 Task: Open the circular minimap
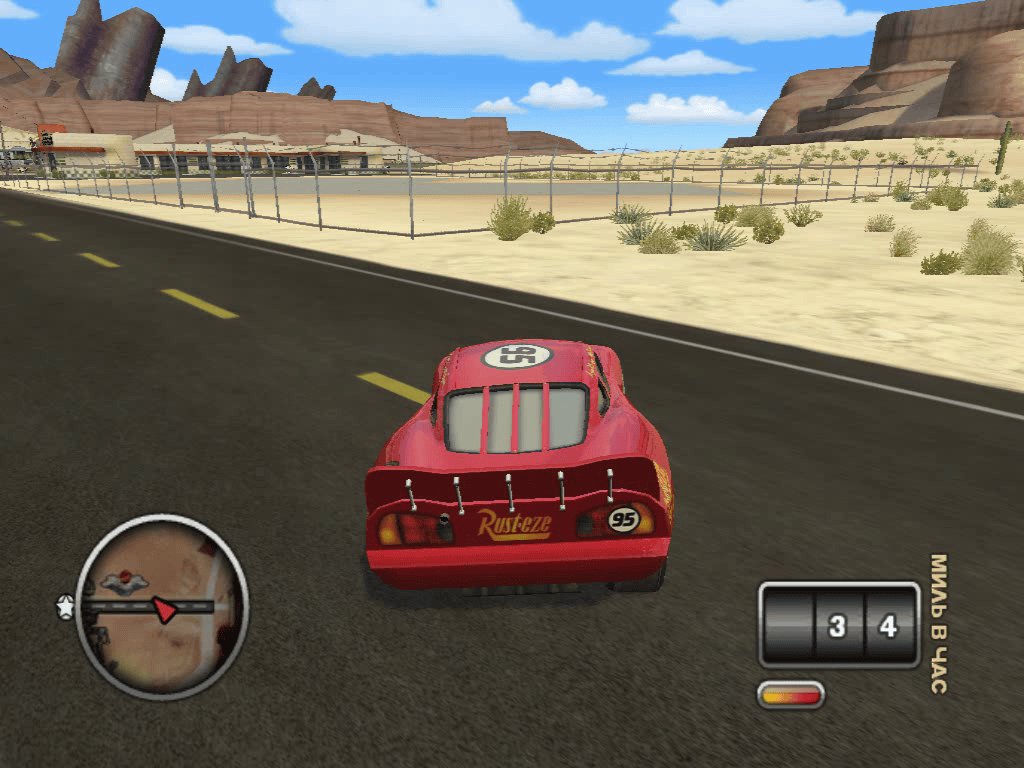pyautogui.click(x=162, y=606)
